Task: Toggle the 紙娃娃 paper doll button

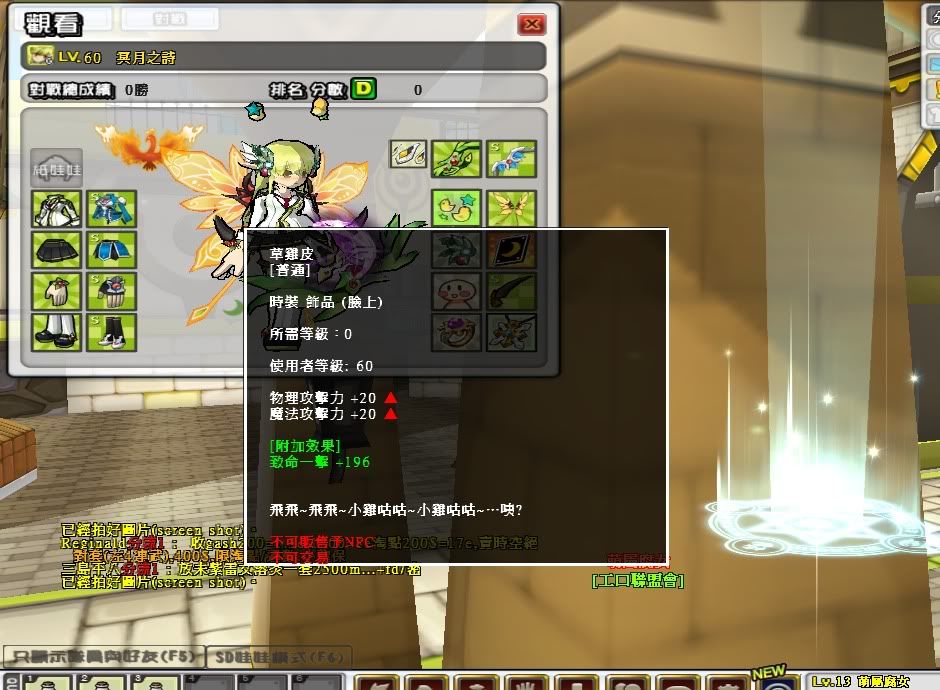Action: [x=56, y=168]
